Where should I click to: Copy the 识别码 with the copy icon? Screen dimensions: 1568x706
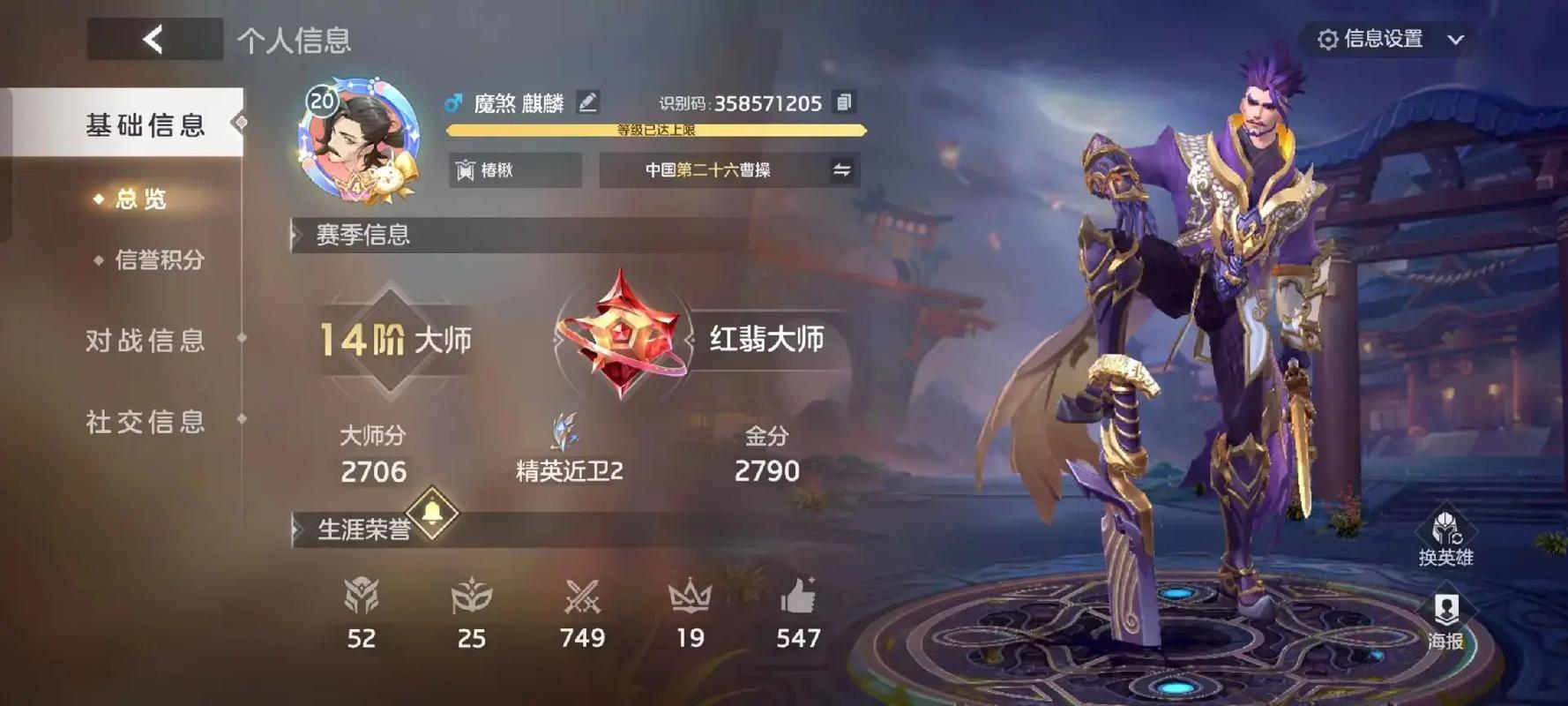click(x=844, y=101)
